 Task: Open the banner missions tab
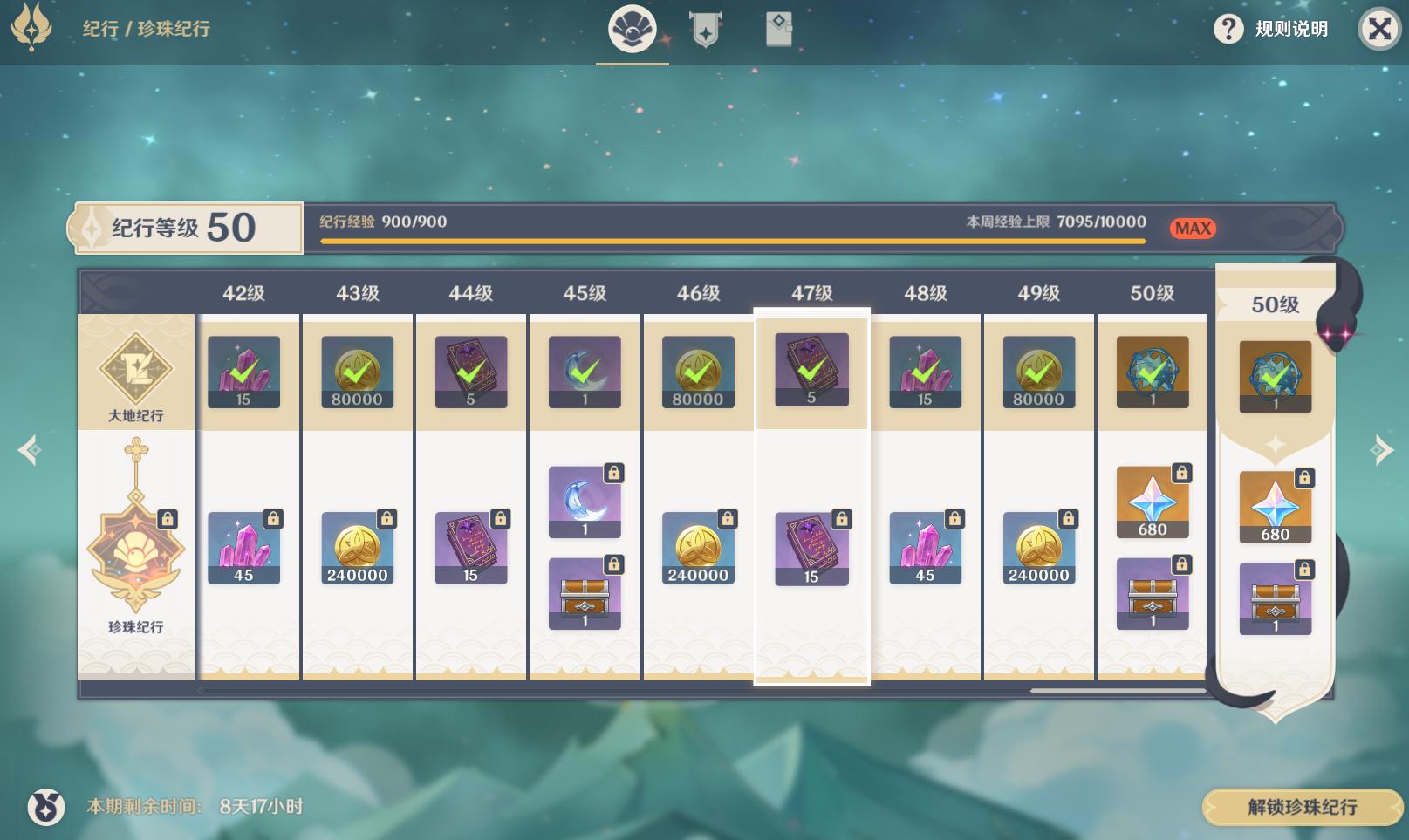[x=705, y=31]
